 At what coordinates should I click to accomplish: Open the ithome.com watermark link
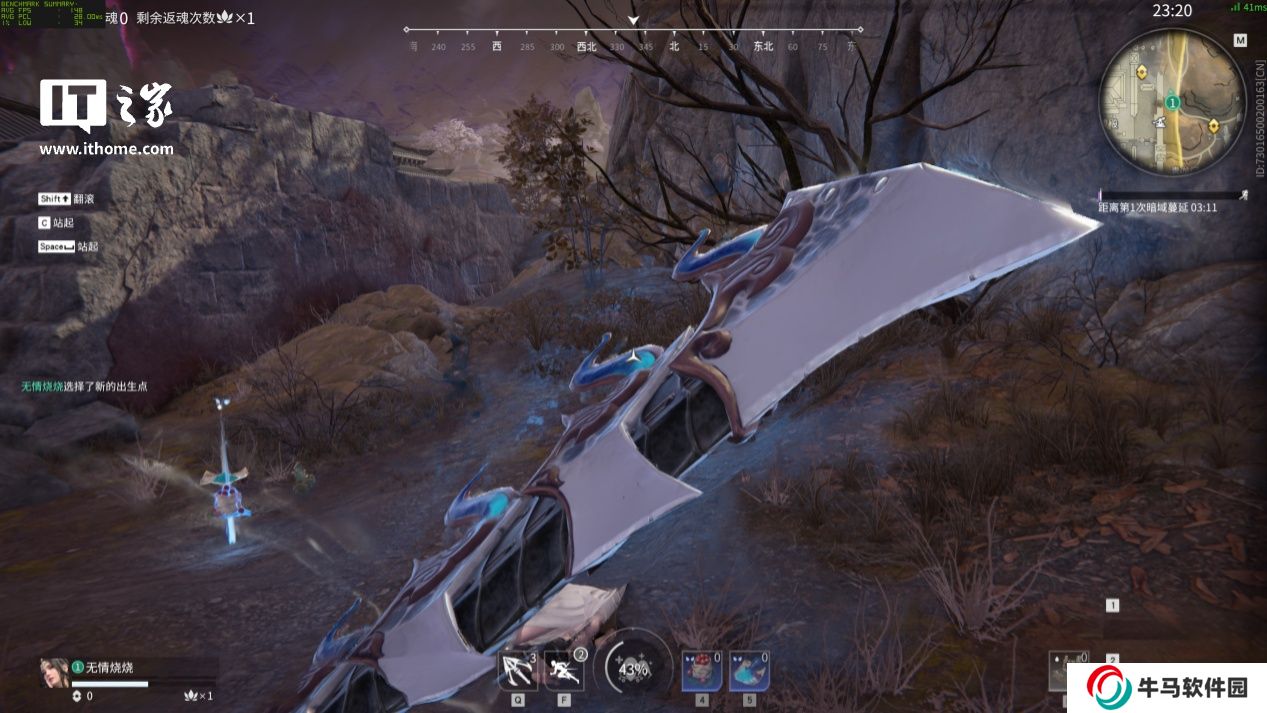(x=106, y=150)
